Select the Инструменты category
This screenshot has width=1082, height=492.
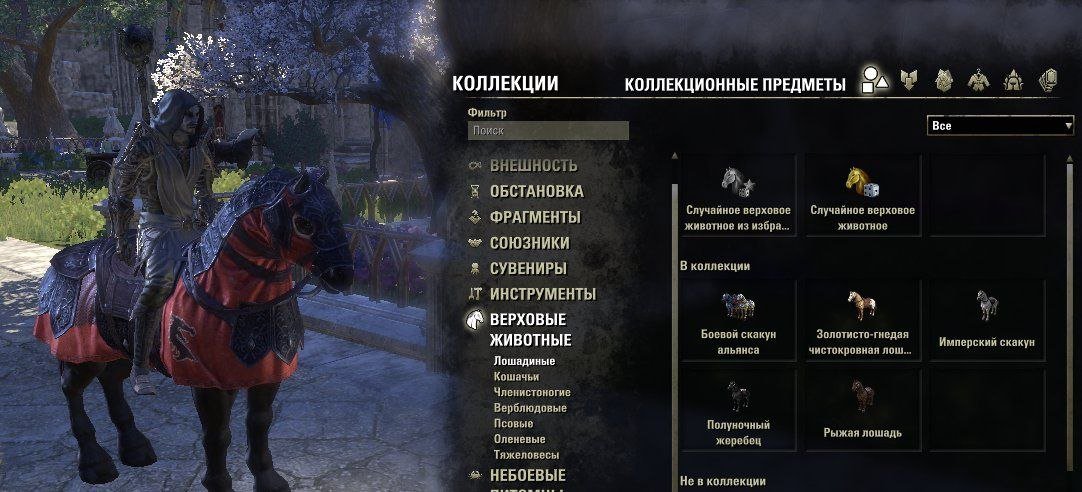[542, 295]
